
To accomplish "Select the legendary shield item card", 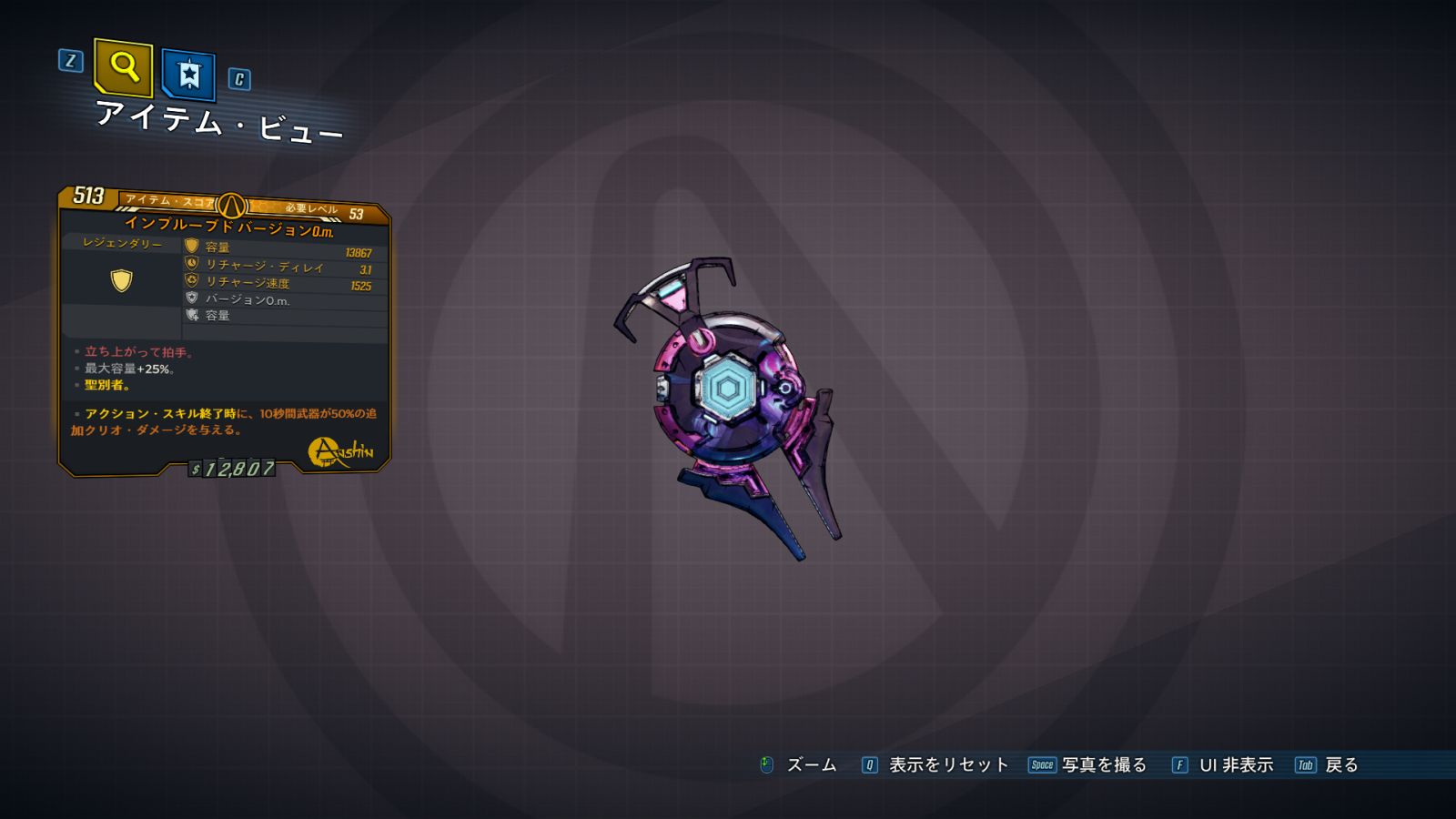I will click(x=225, y=332).
